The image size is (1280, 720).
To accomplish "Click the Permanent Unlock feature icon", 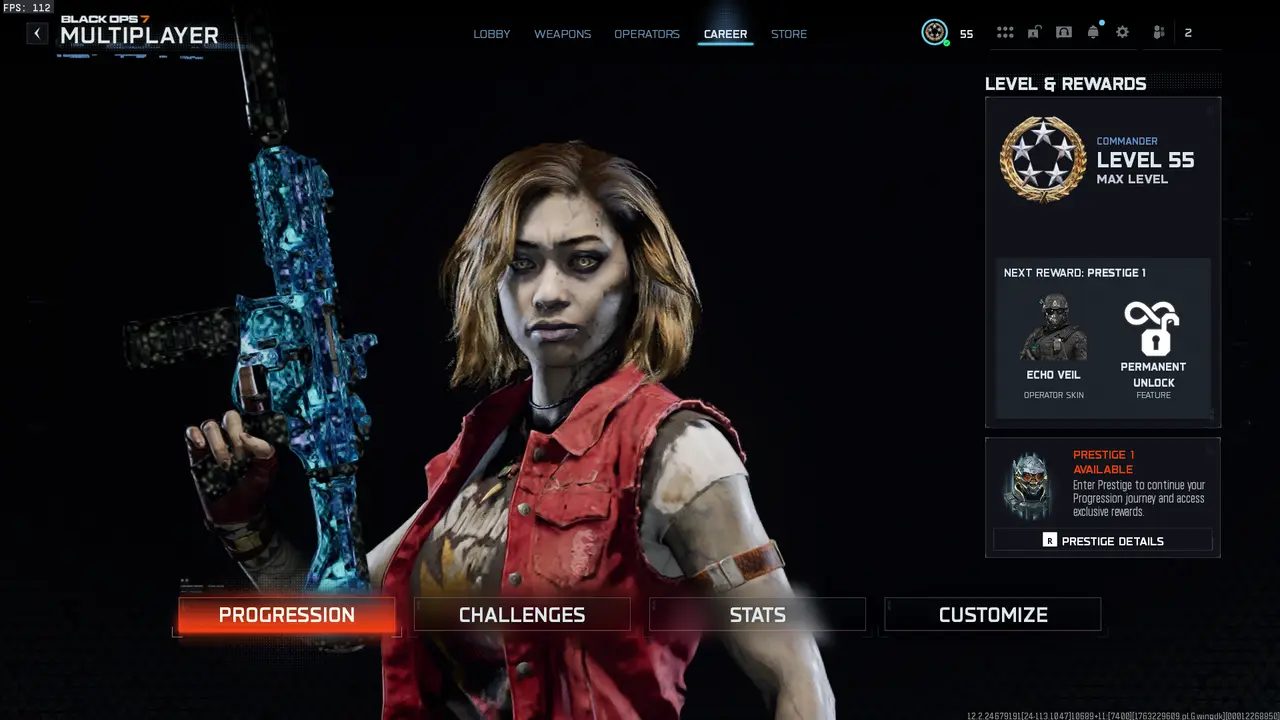I will pyautogui.click(x=1153, y=328).
